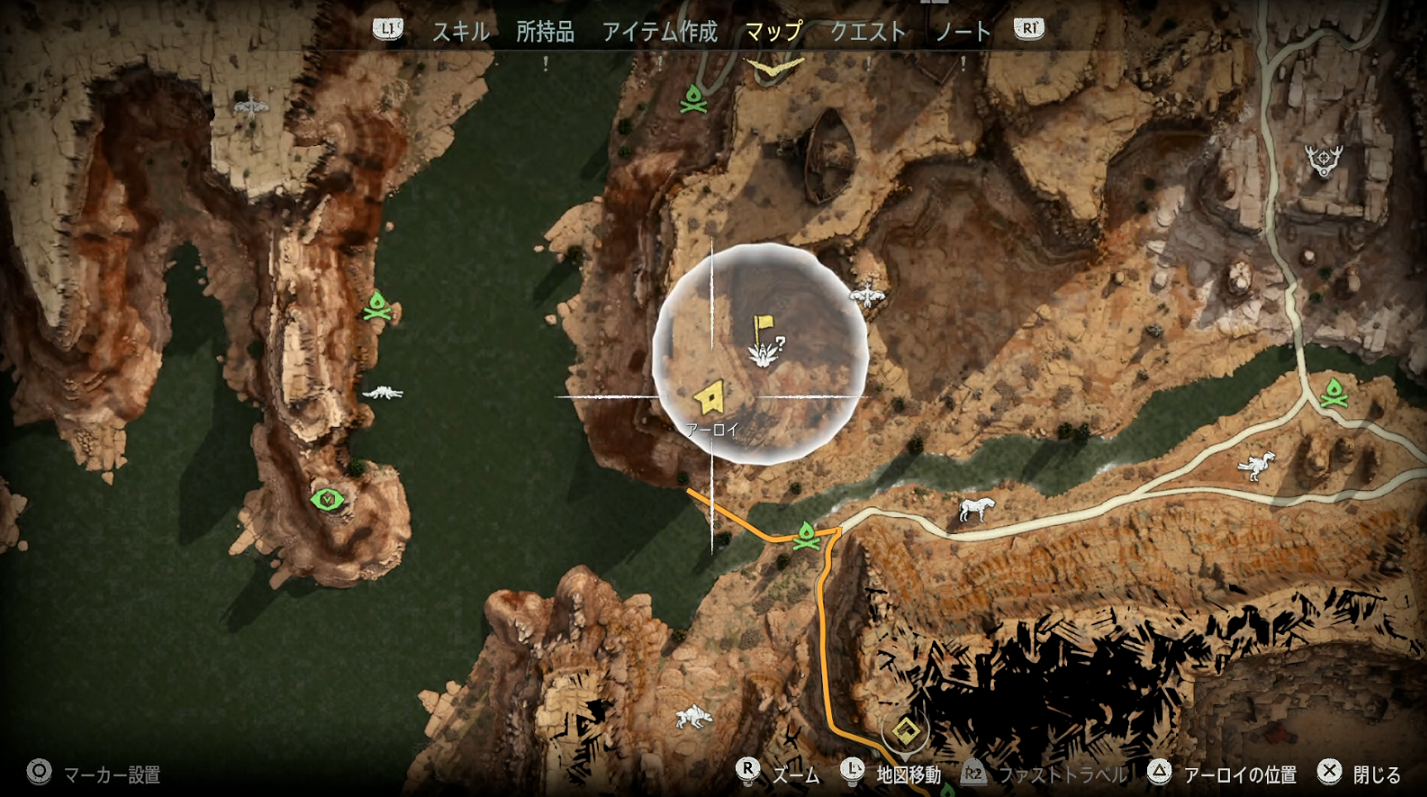Viewport: 1427px width, 797px height.
Task: Select the yellow flag custom marker
Action: [765, 327]
